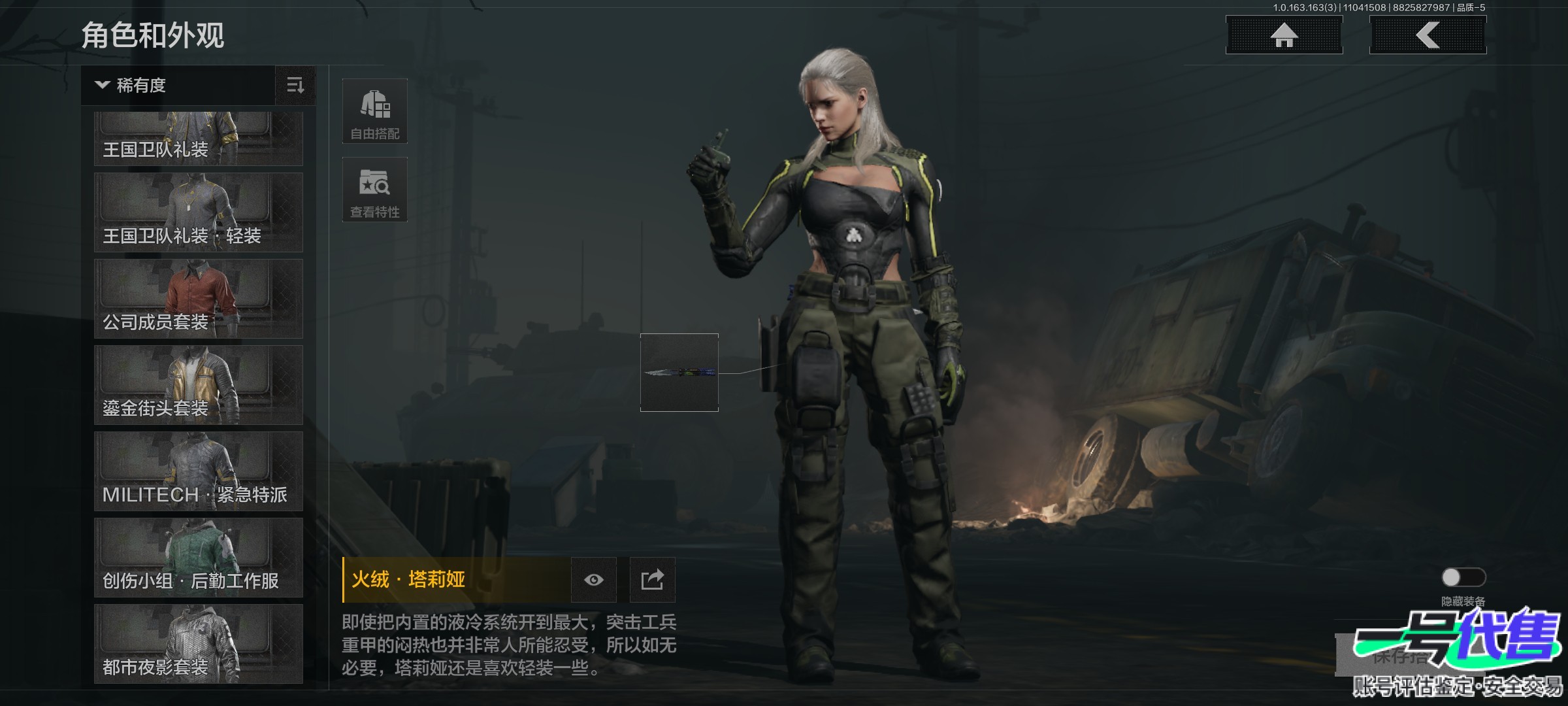Open the 稀有度 sort dropdown
The width and height of the screenshot is (1568, 706).
tap(178, 86)
